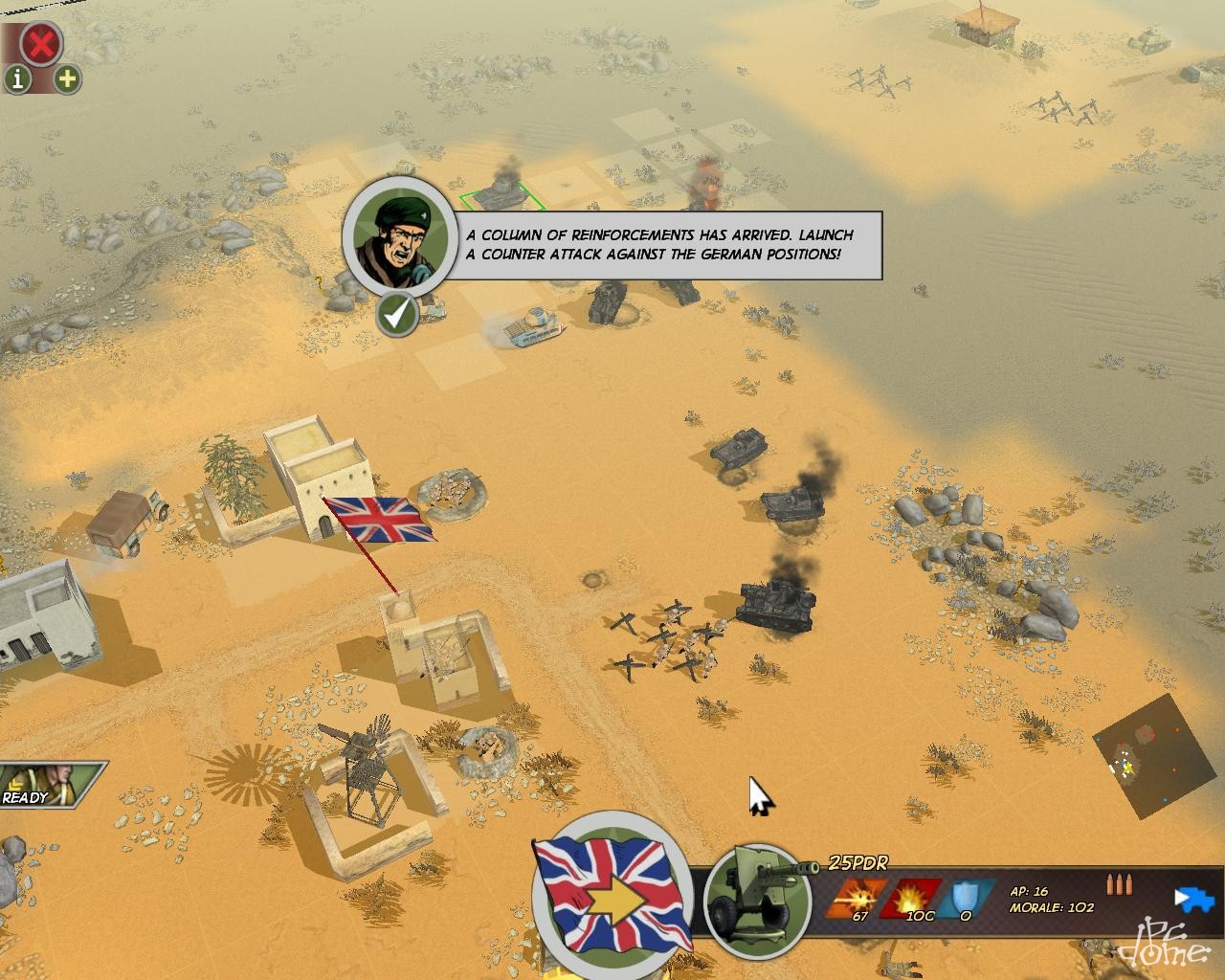Screen dimensions: 1225x980
Task: Confirm the reinforcements message with the checkmark
Action: [396, 314]
